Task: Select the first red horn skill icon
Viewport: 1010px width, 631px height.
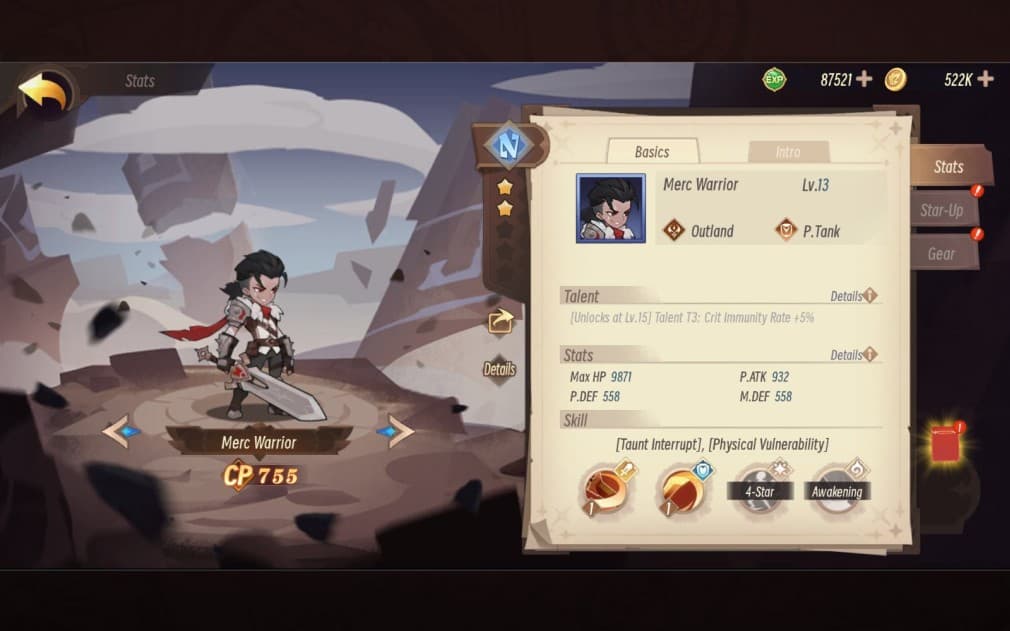Action: point(609,489)
